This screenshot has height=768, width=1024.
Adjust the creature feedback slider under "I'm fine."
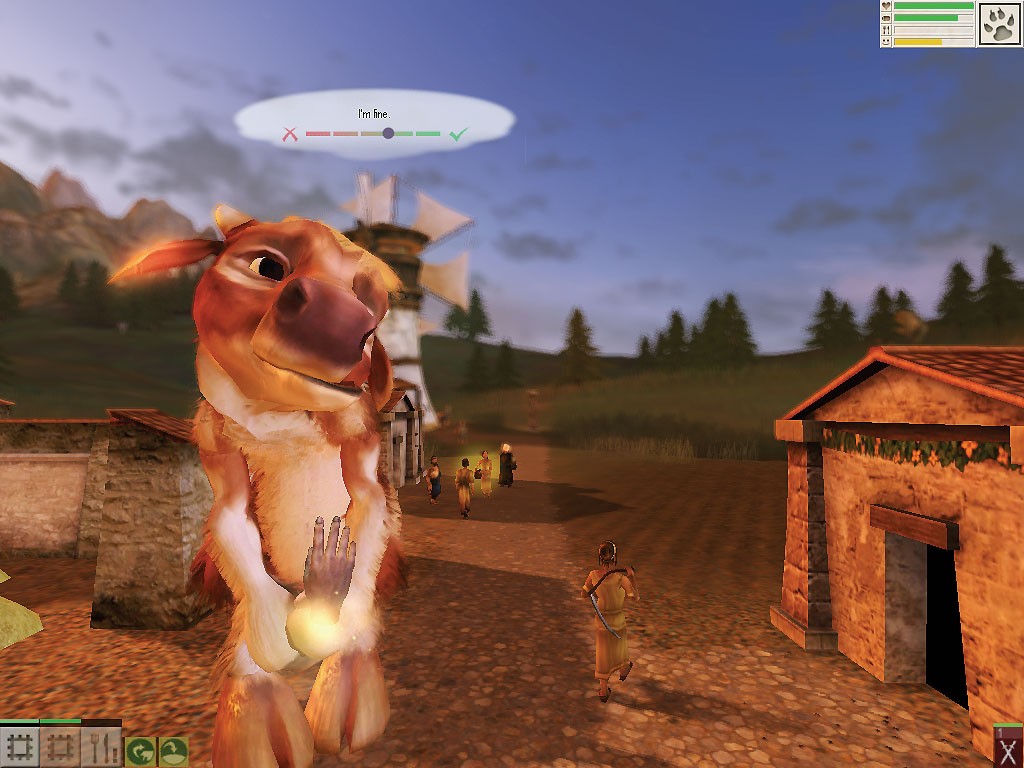388,133
